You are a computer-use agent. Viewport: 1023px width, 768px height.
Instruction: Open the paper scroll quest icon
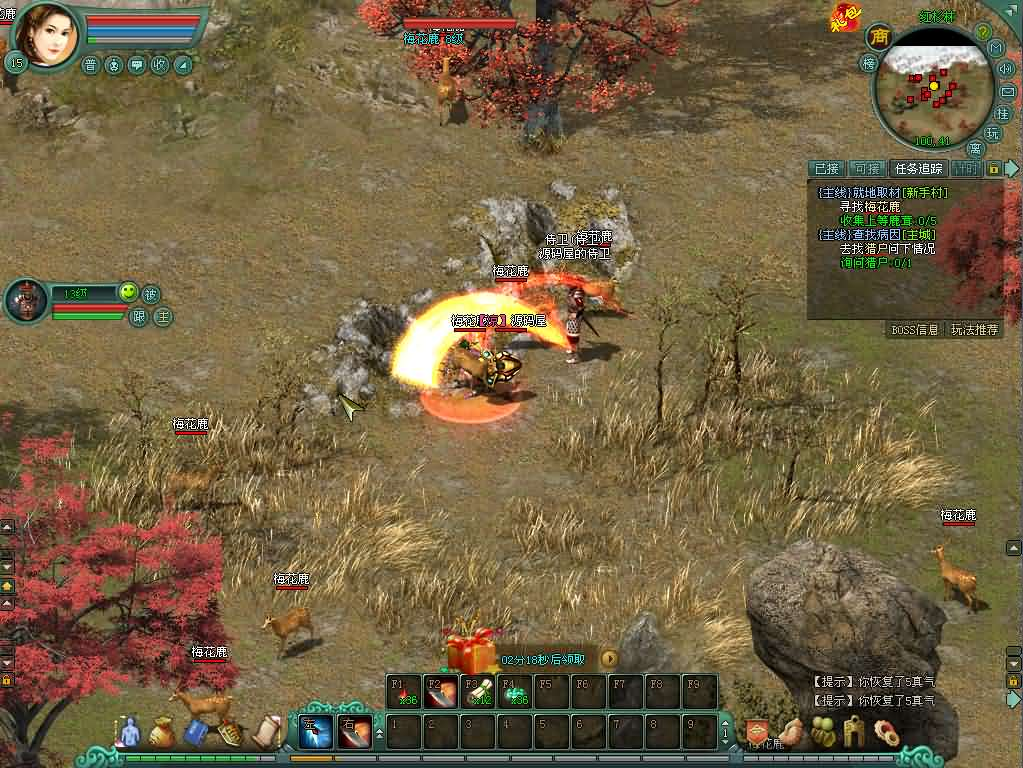pos(268,731)
